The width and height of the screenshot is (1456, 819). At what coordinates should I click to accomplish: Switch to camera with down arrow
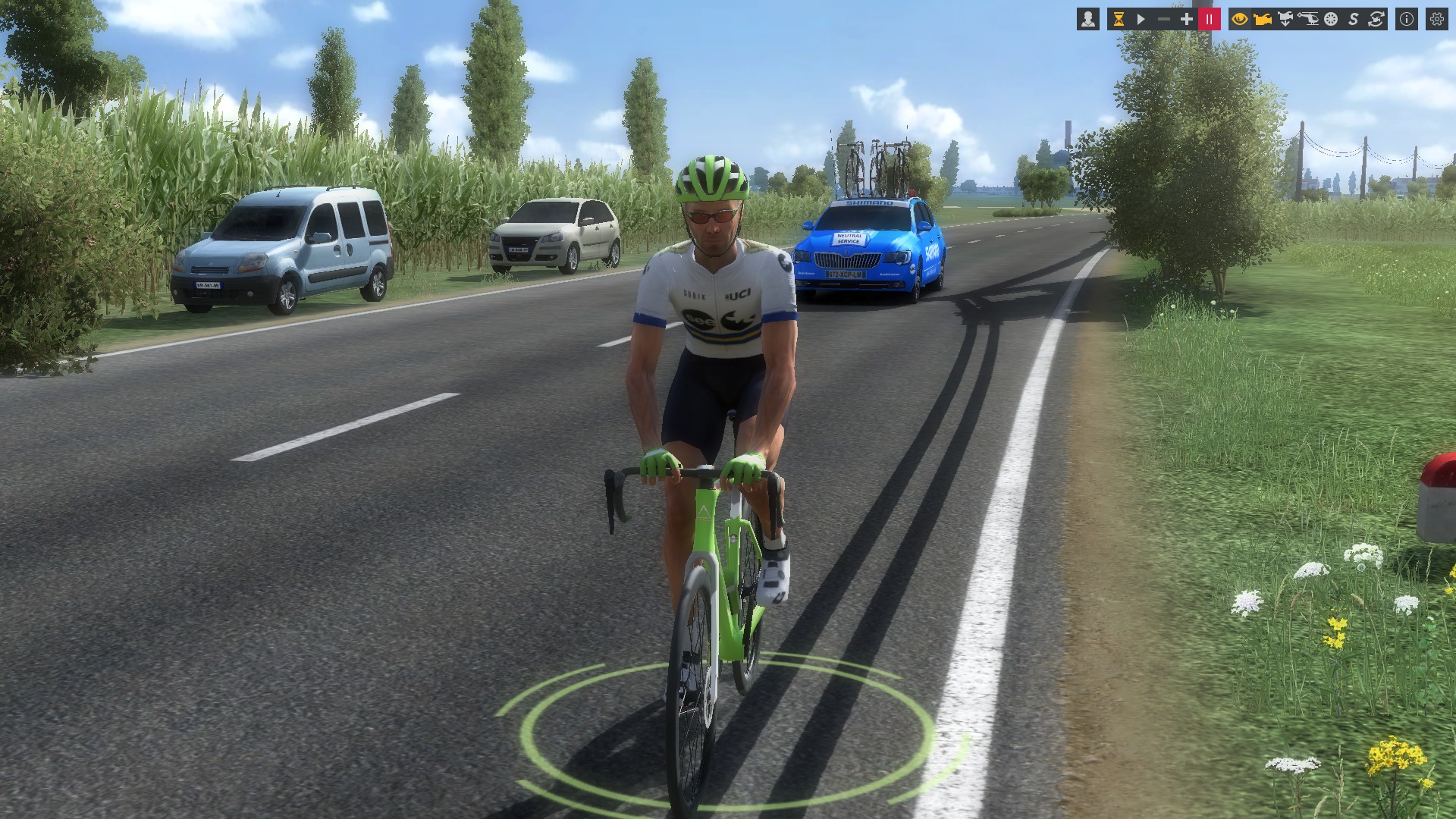click(x=1285, y=20)
